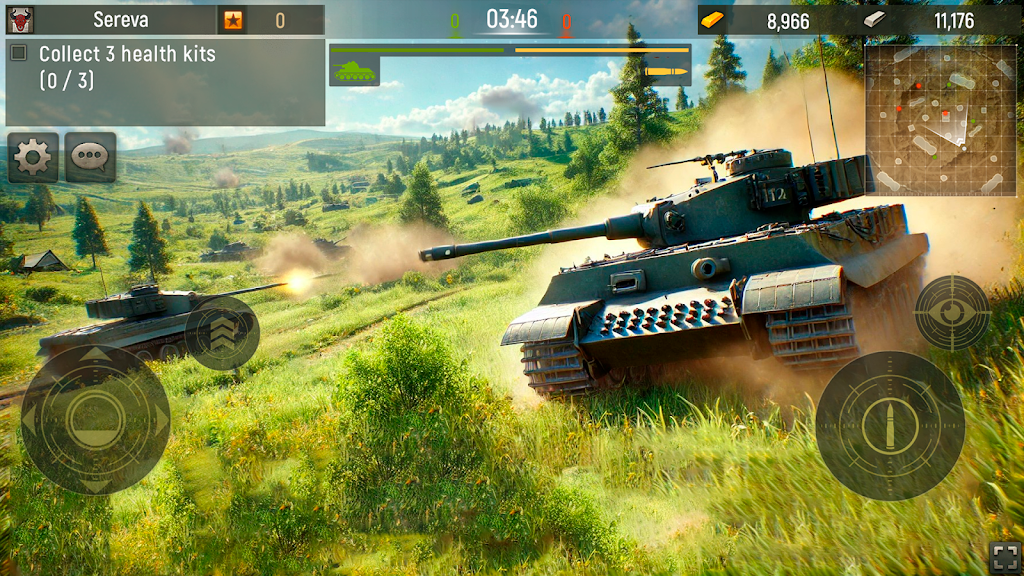Toggle fullscreen with the corner icon

1004,556
